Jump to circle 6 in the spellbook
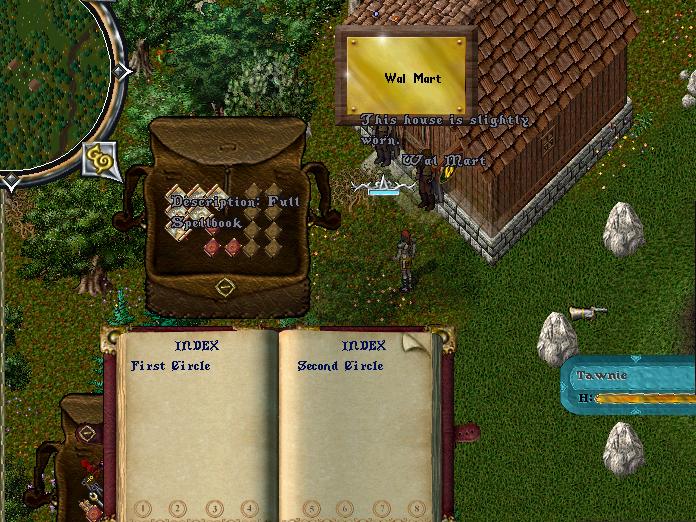This screenshot has height=522, width=696. [x=346, y=508]
